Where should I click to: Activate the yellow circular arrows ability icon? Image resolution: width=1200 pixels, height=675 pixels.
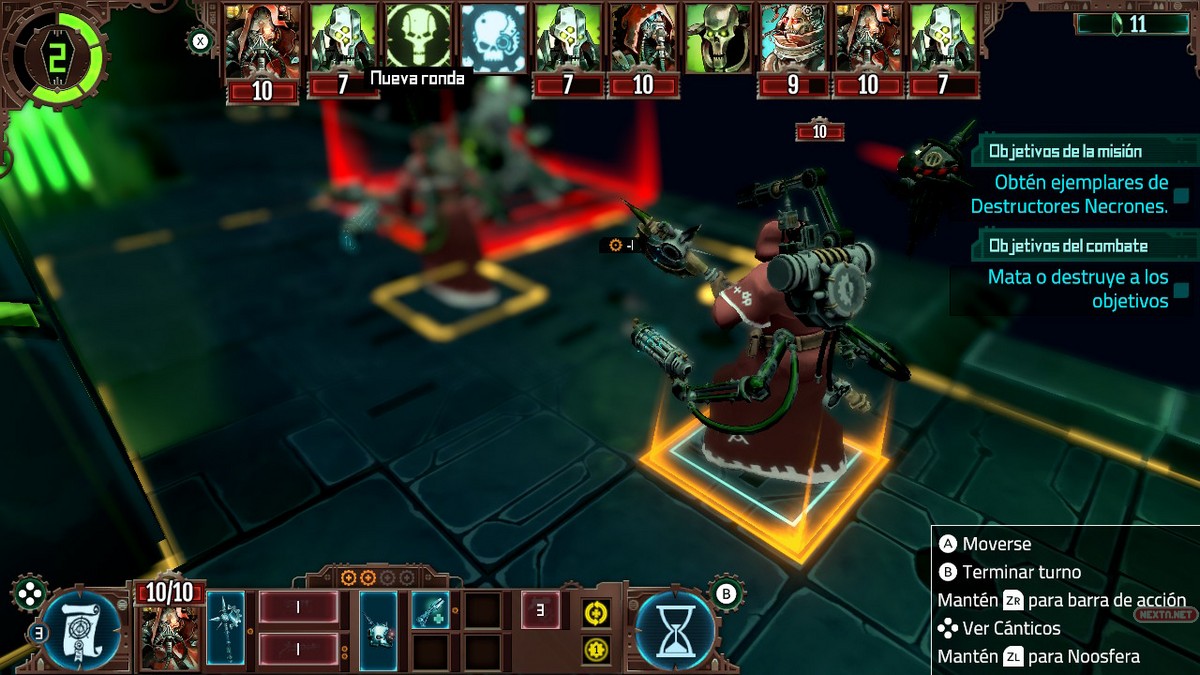click(x=597, y=611)
